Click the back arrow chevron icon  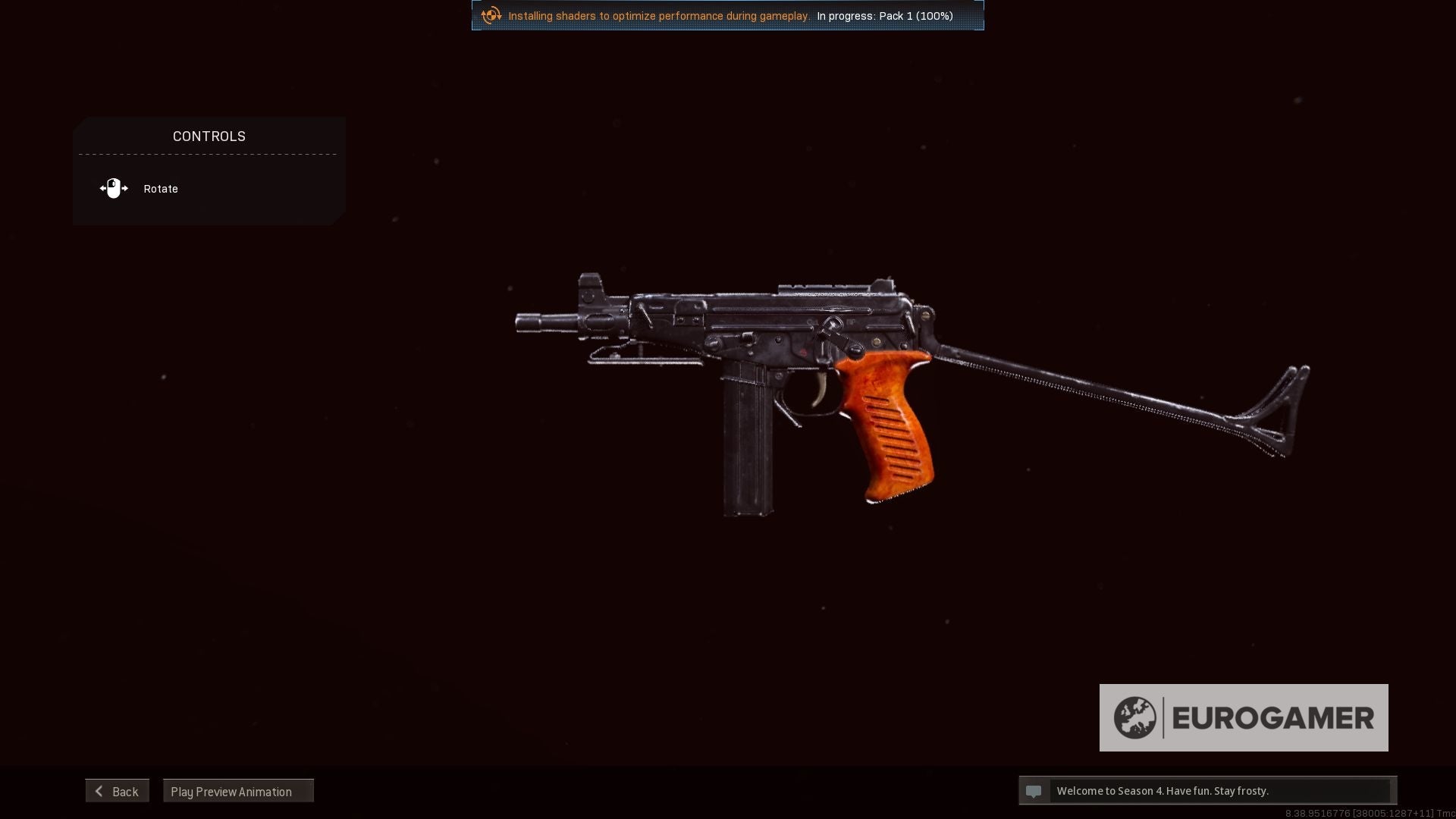click(99, 791)
